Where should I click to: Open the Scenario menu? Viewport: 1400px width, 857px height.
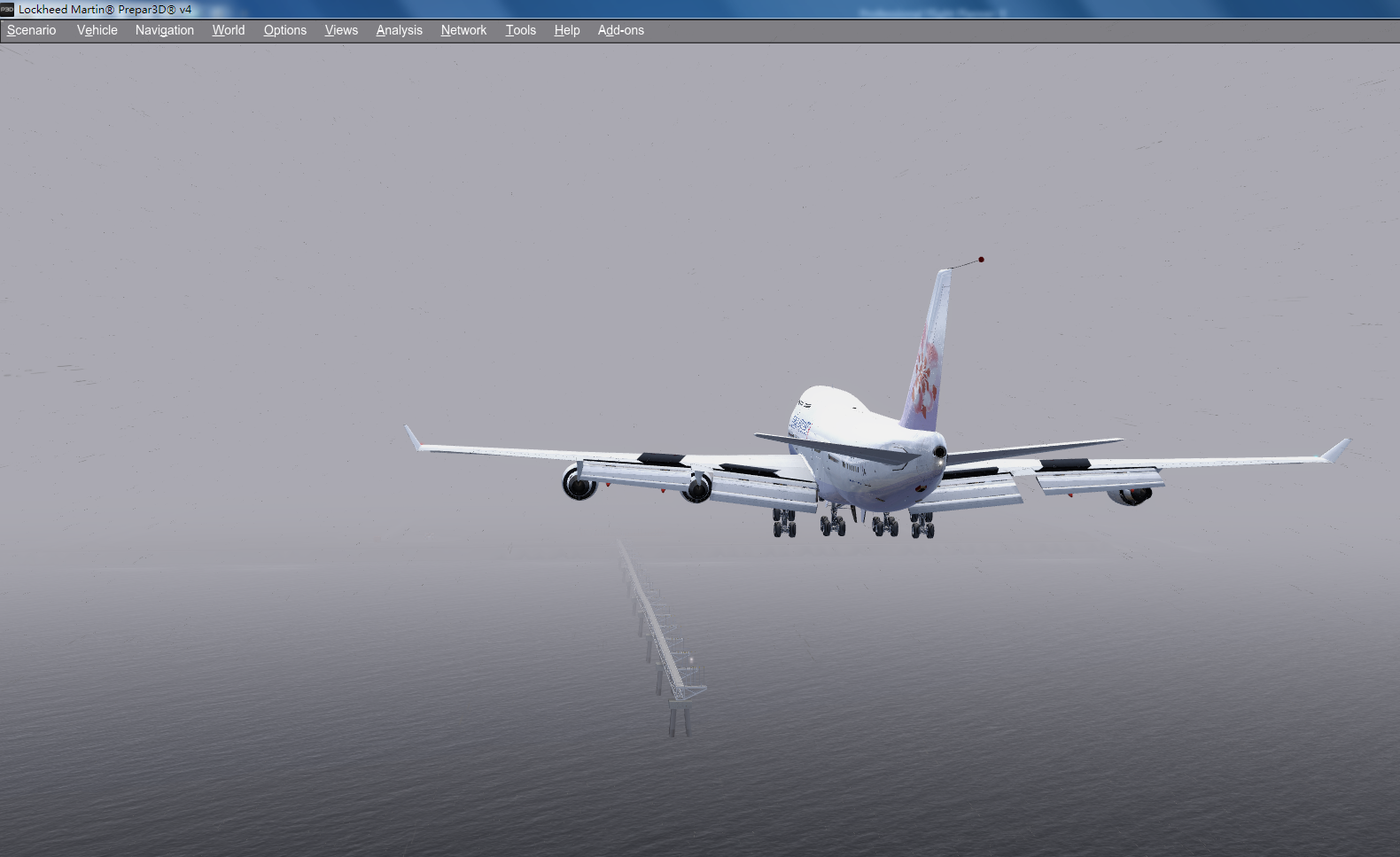pyautogui.click(x=31, y=29)
